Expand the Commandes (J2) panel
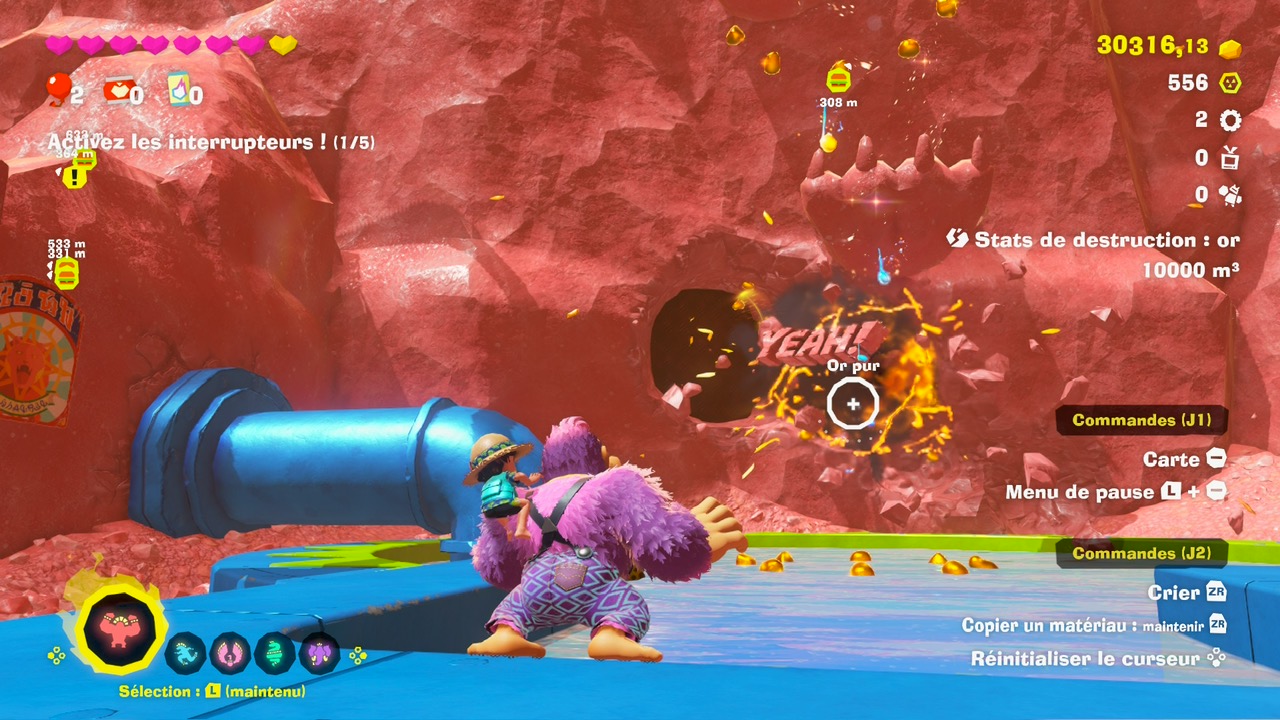This screenshot has height=720, width=1280. [x=1142, y=552]
